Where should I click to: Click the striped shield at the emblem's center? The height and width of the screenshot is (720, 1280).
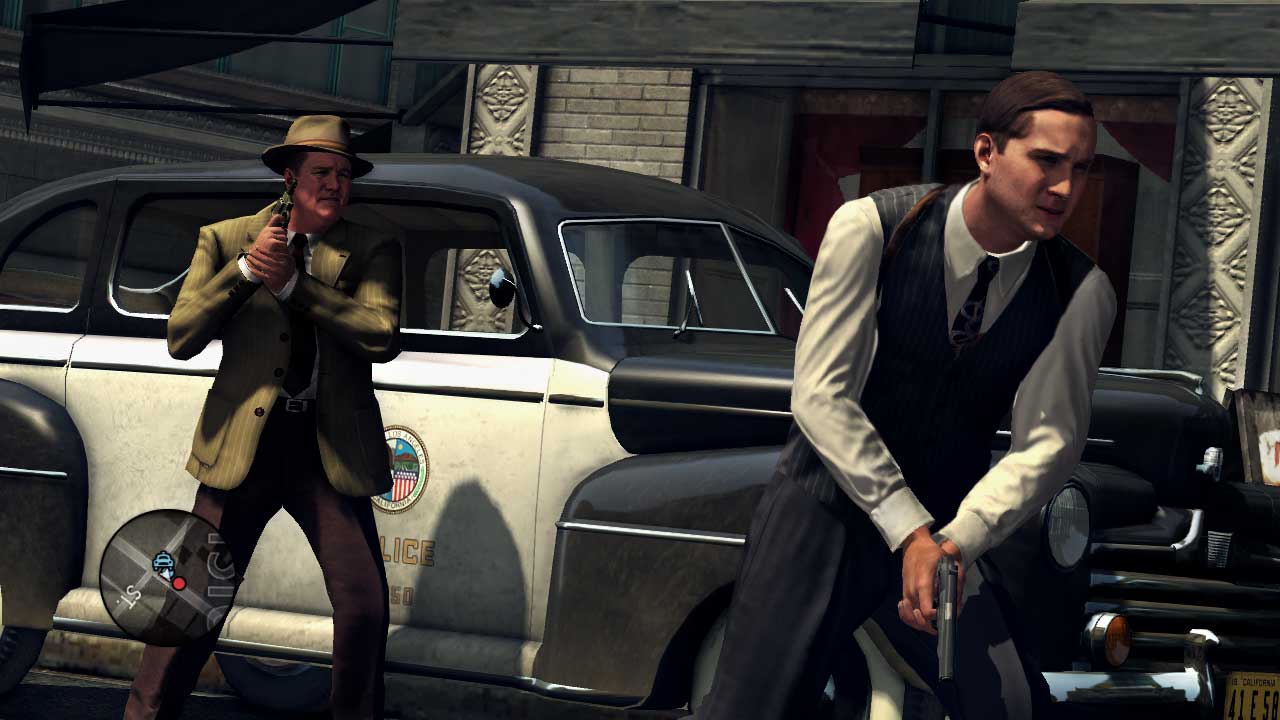(402, 483)
